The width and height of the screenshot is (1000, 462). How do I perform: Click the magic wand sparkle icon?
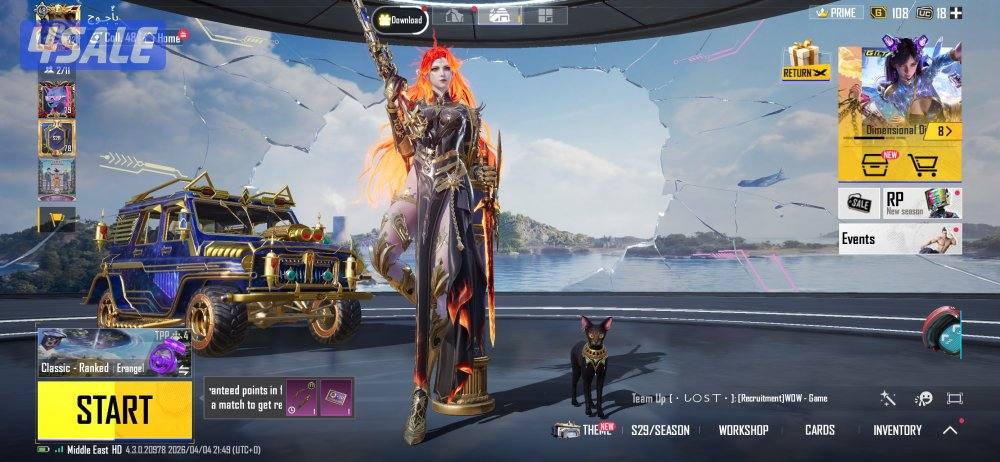(x=888, y=398)
